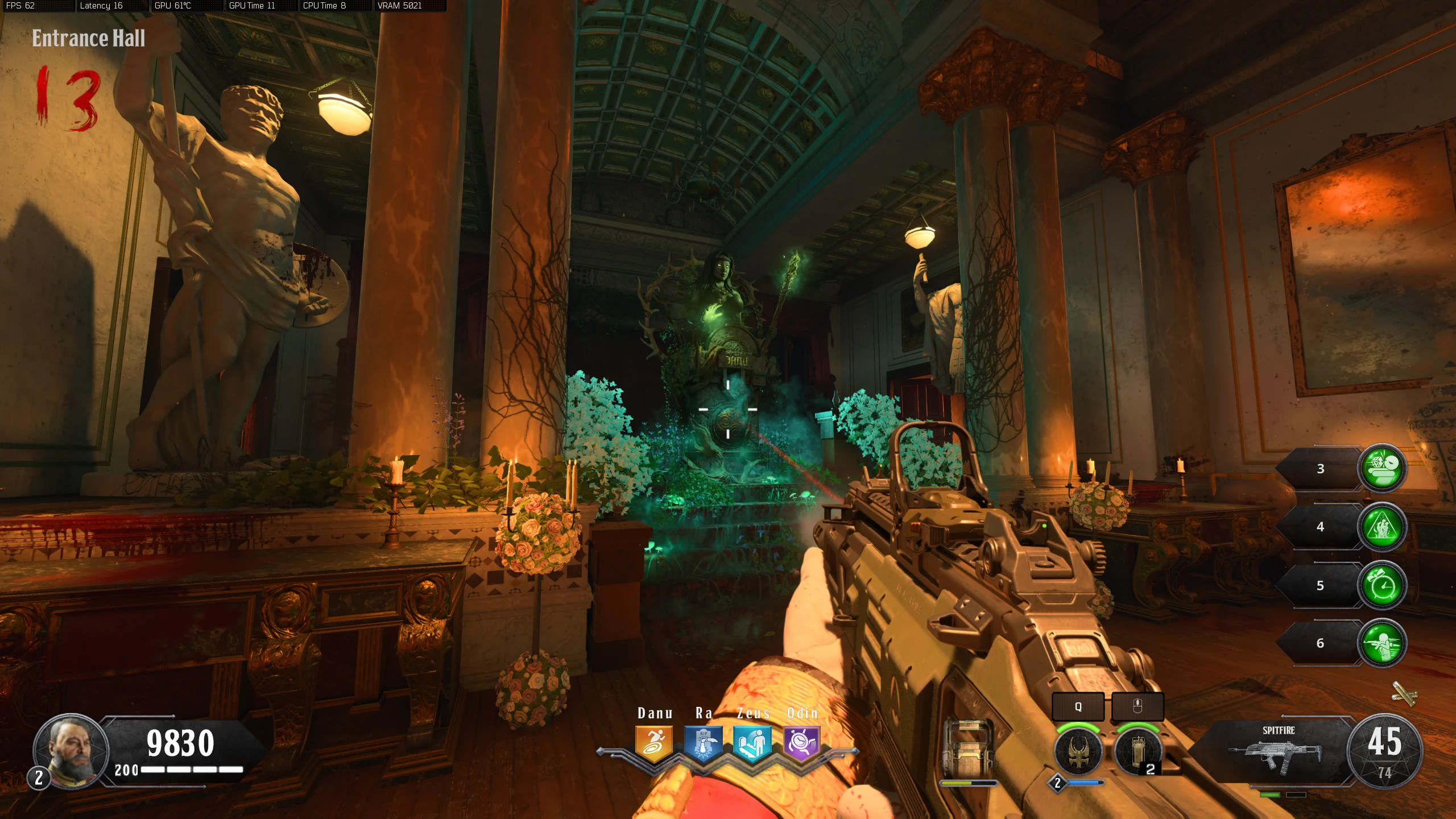Activate the alarm clock elixir in slot 5
This screenshot has width=1456, height=819.
coord(1382,585)
